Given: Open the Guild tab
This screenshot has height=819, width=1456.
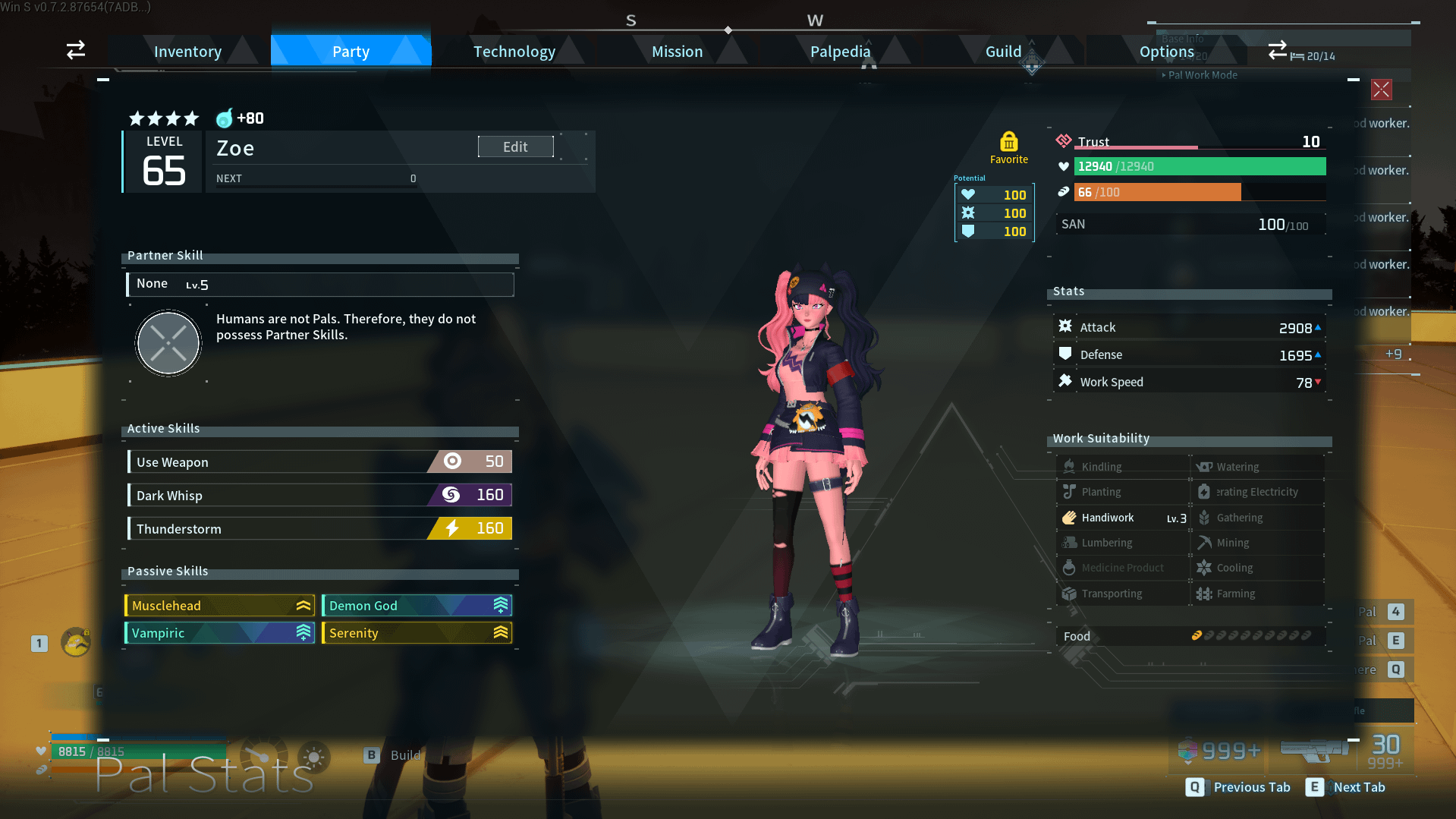Looking at the screenshot, I should 1003,52.
